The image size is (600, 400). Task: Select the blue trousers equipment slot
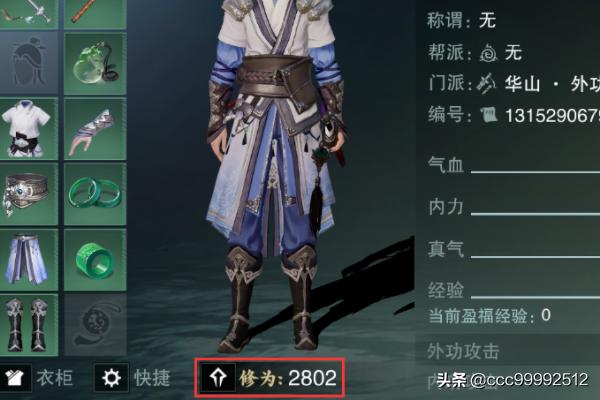pyautogui.click(x=28, y=259)
